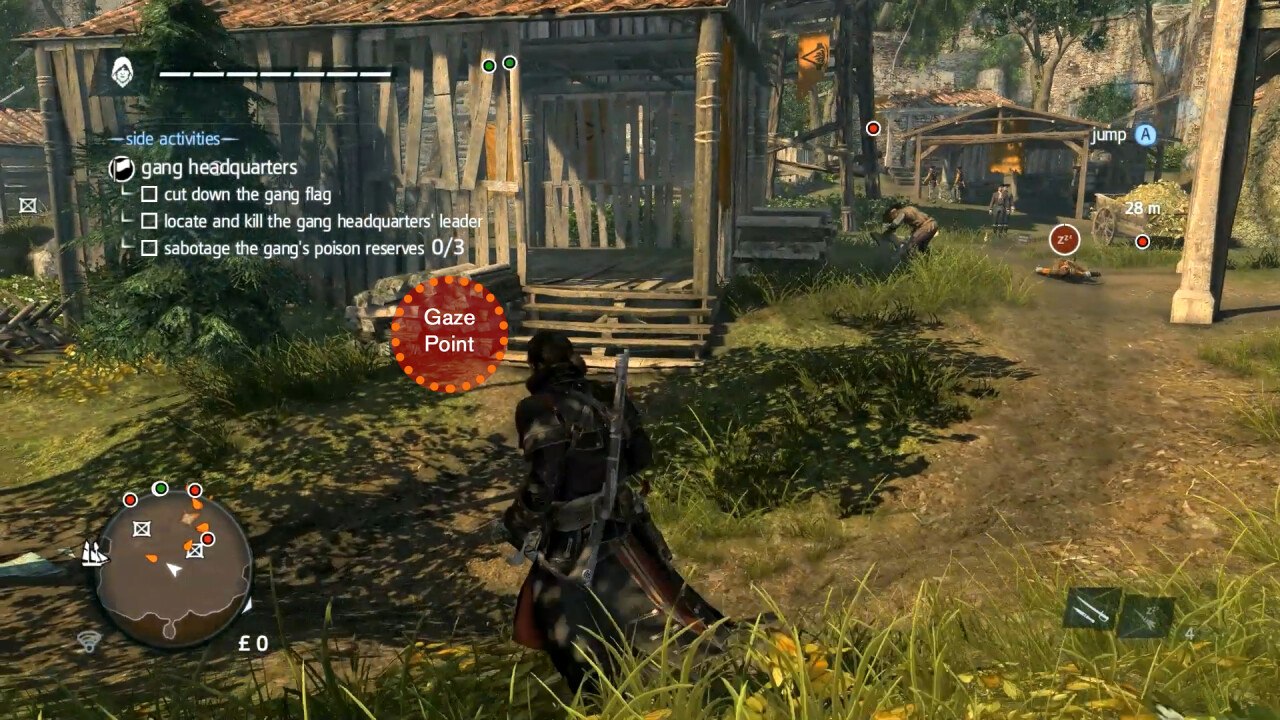Click the Gaze Point overlay circle
Image resolution: width=1280 pixels, height=720 pixels.
[449, 333]
